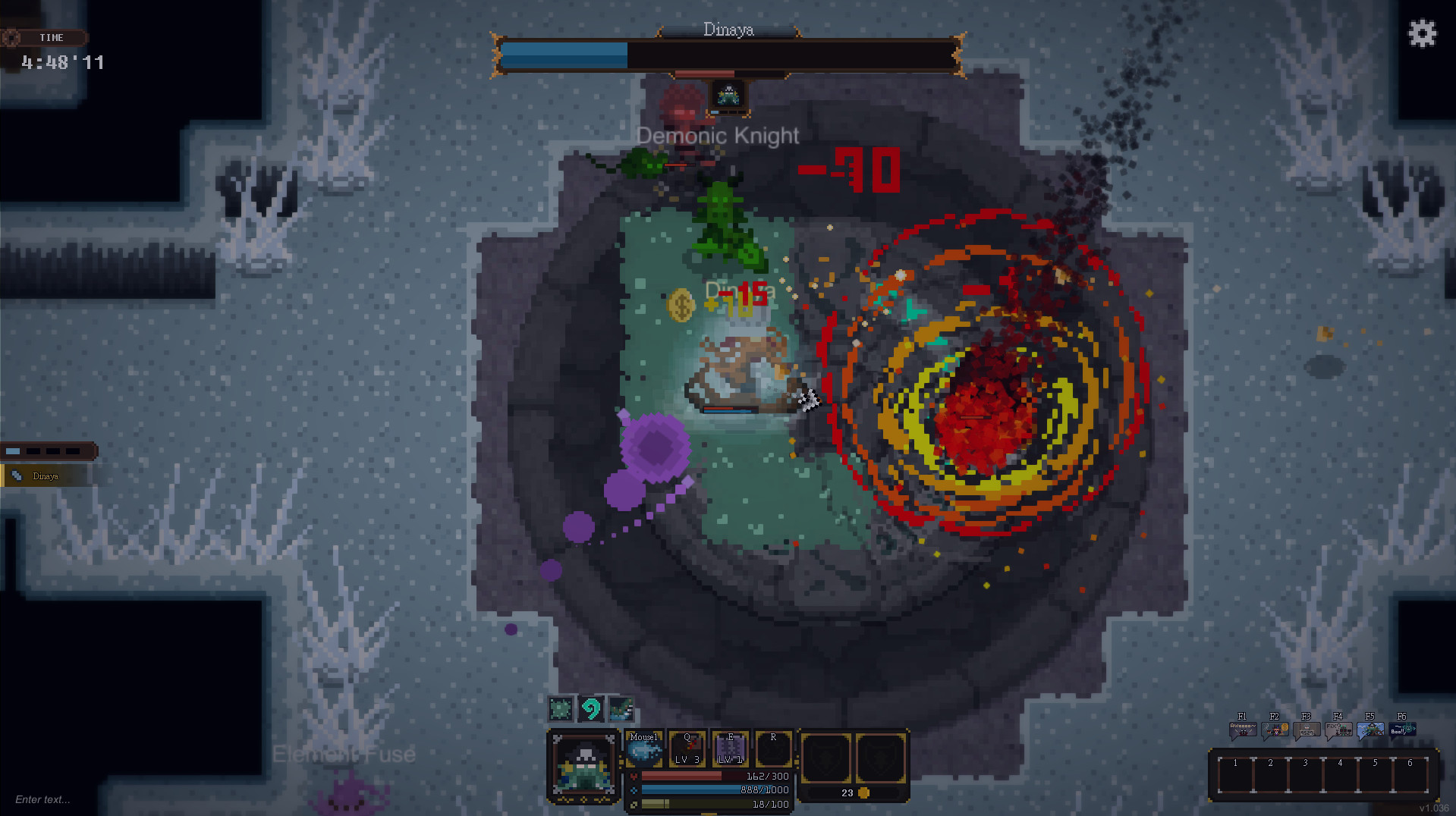Viewport: 1456px width, 816px height.
Task: Click the empty R ability slot
Action: point(774,748)
